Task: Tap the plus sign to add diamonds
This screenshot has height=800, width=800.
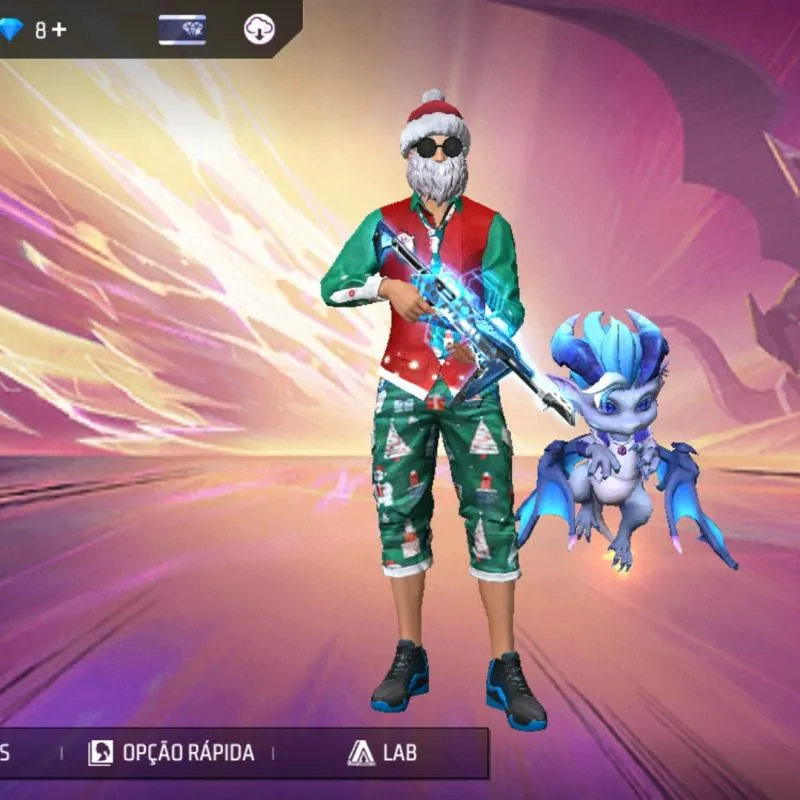Action: click(x=59, y=29)
